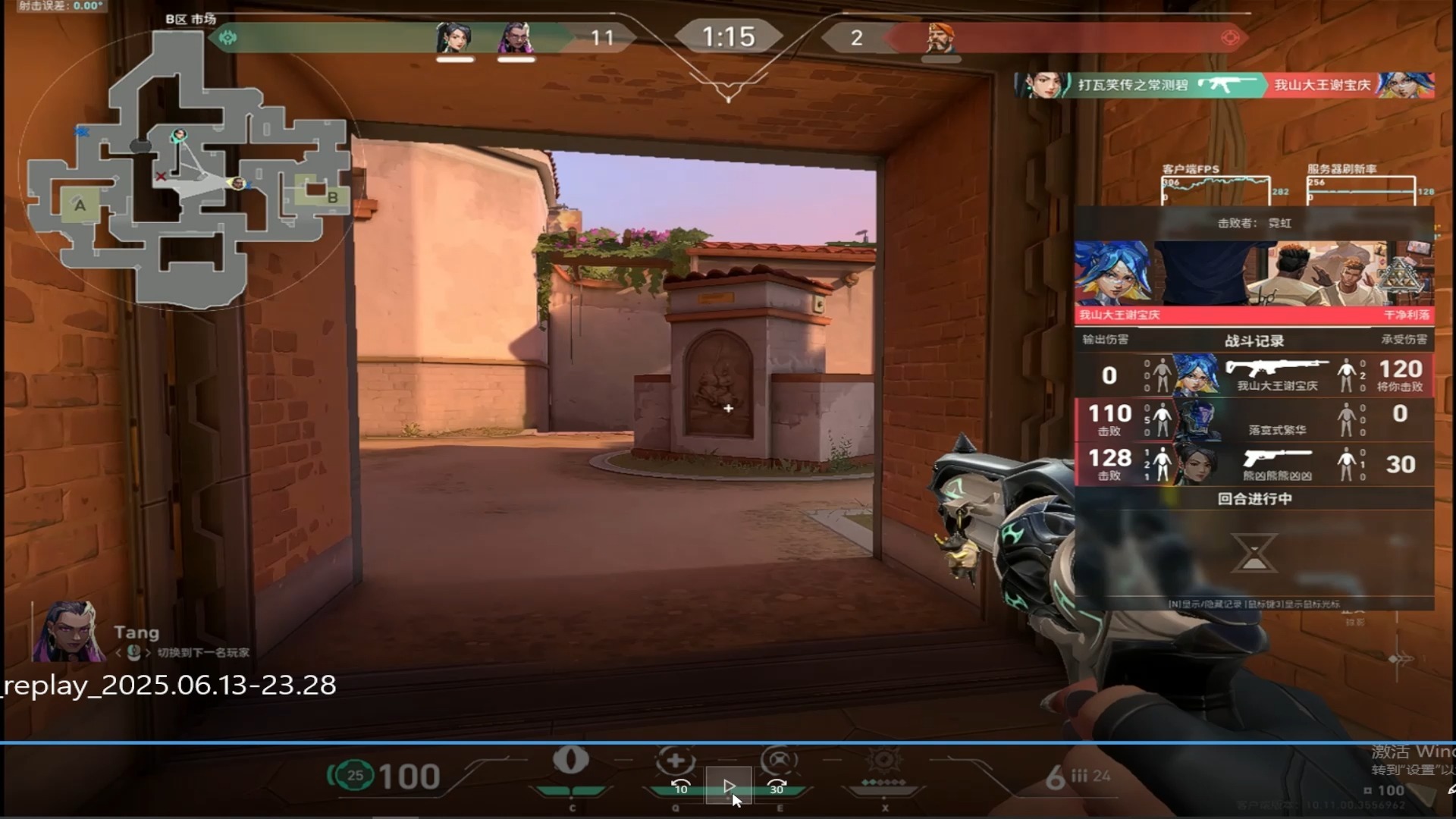Viewport: 1456px width, 819px height.
Task: Click the spectated player Tang's portrait
Action: 67,632
